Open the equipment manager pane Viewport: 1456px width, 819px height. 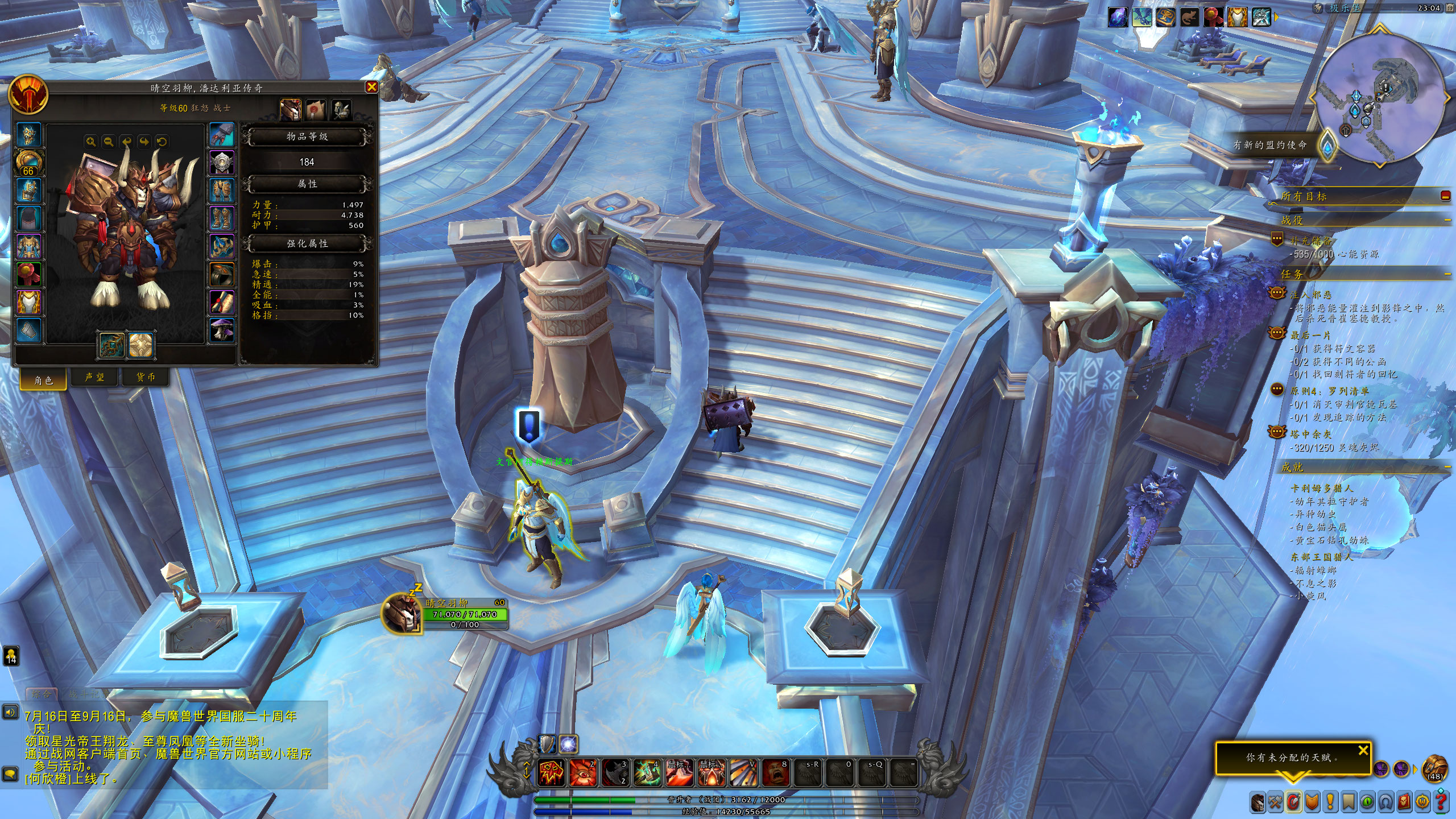coord(342,109)
